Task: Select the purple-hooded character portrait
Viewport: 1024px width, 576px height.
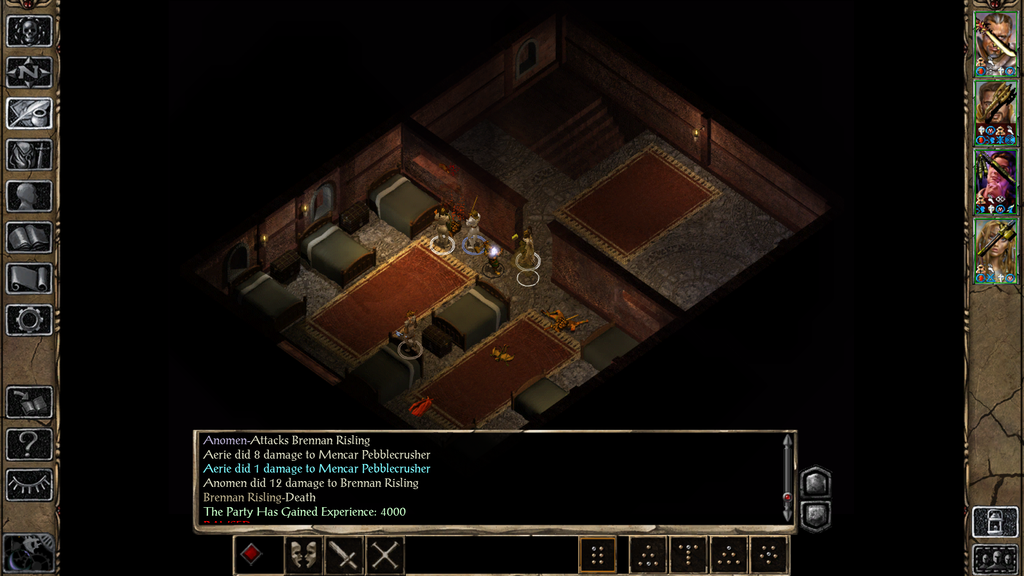Action: coord(995,181)
